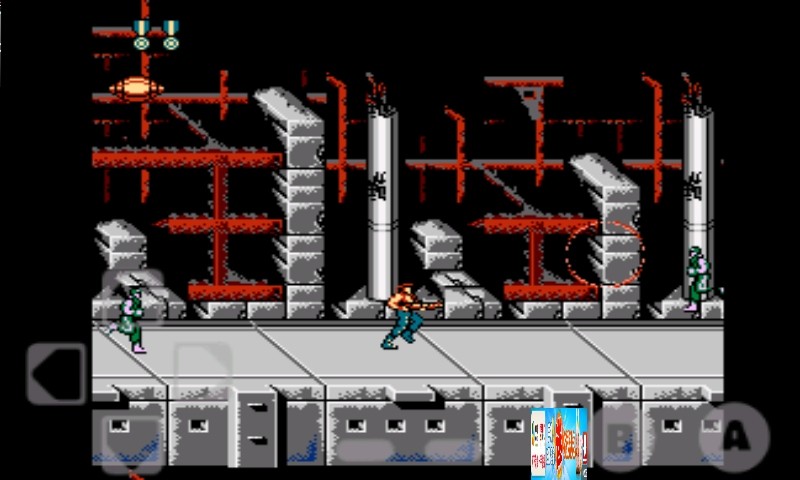Tap the B button on the touch overlay

[621, 437]
